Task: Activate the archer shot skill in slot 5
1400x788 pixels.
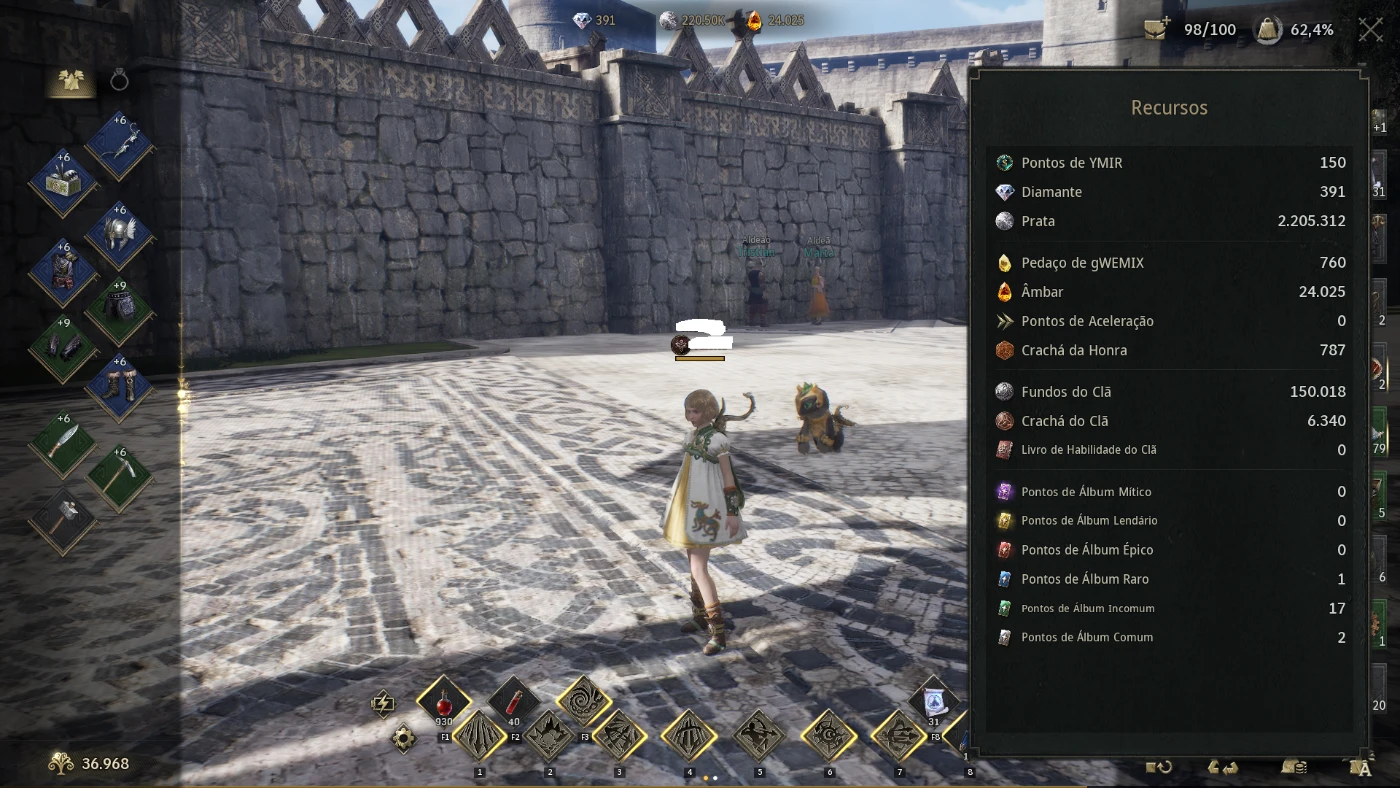Action: (759, 738)
